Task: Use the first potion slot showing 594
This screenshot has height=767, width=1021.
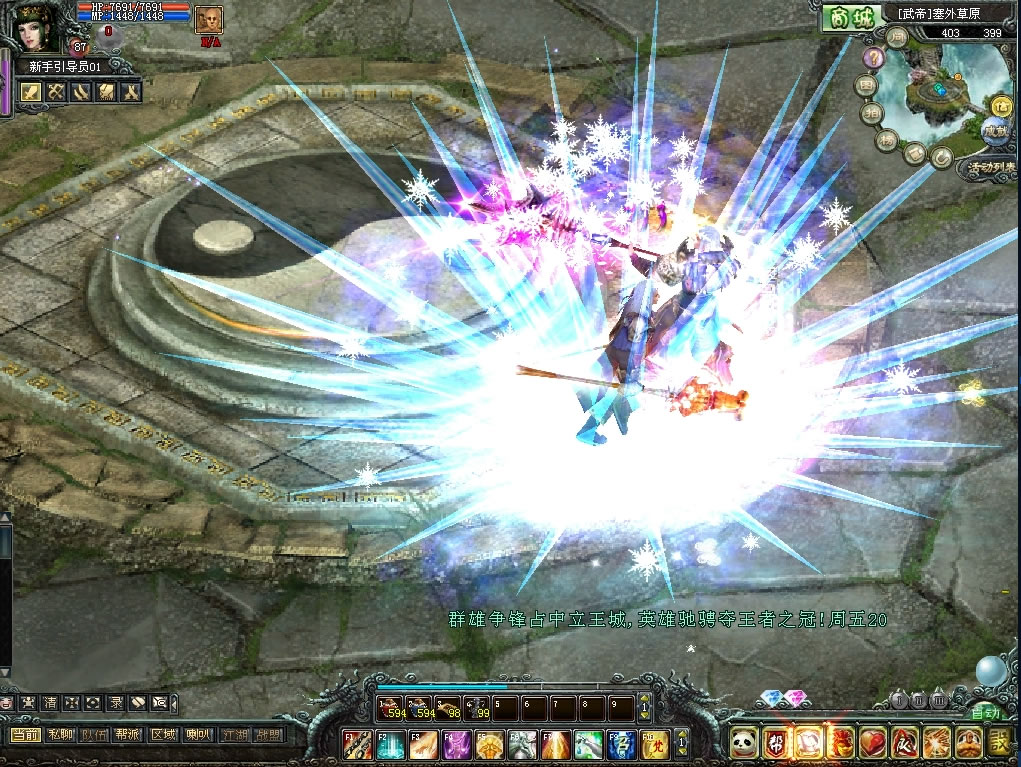Action: click(391, 708)
